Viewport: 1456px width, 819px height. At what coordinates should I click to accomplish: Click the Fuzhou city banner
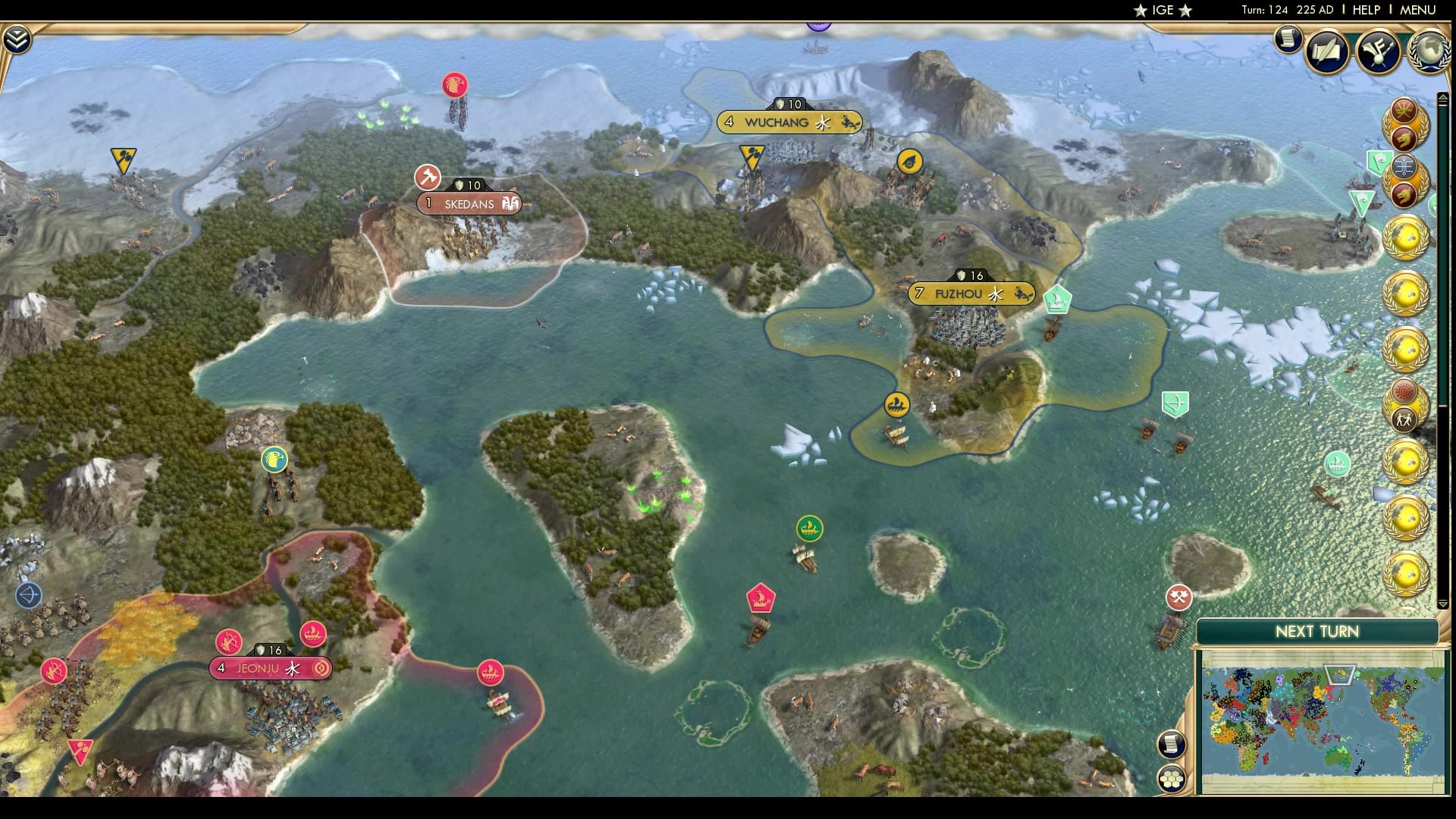click(x=971, y=292)
